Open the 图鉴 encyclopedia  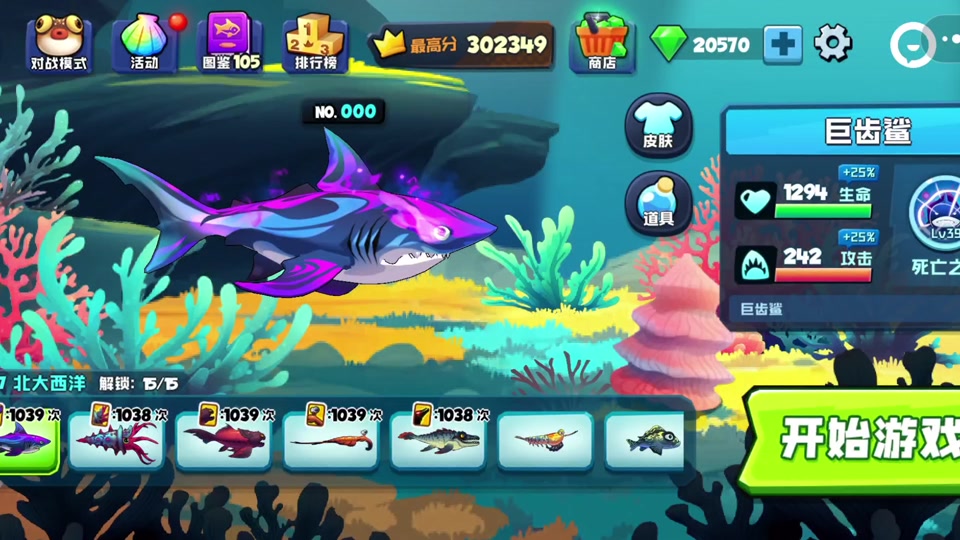tap(231, 43)
